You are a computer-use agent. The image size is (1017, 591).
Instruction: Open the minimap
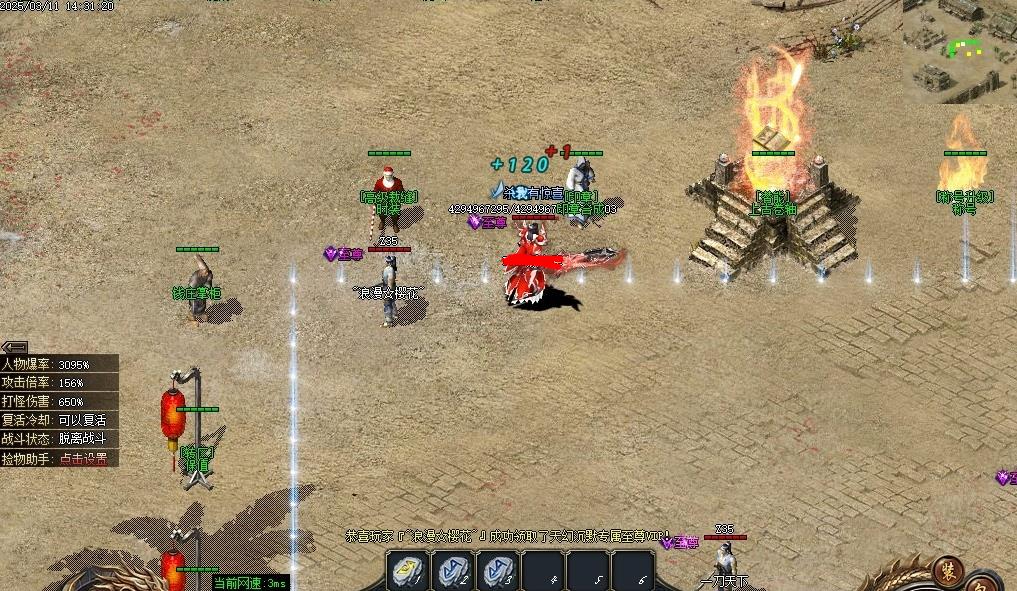point(960,50)
